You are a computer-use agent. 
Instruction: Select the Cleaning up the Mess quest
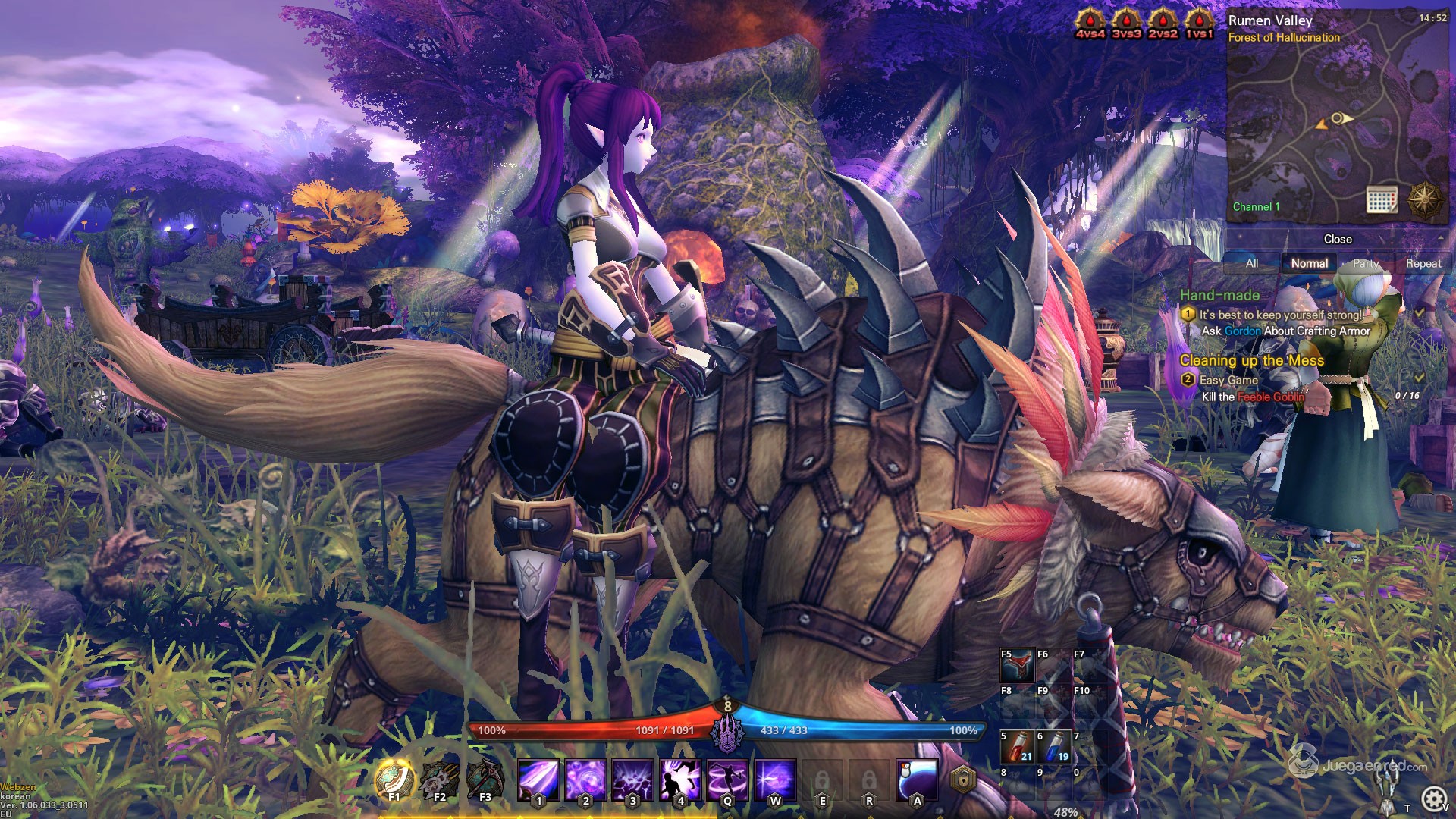[1251, 361]
